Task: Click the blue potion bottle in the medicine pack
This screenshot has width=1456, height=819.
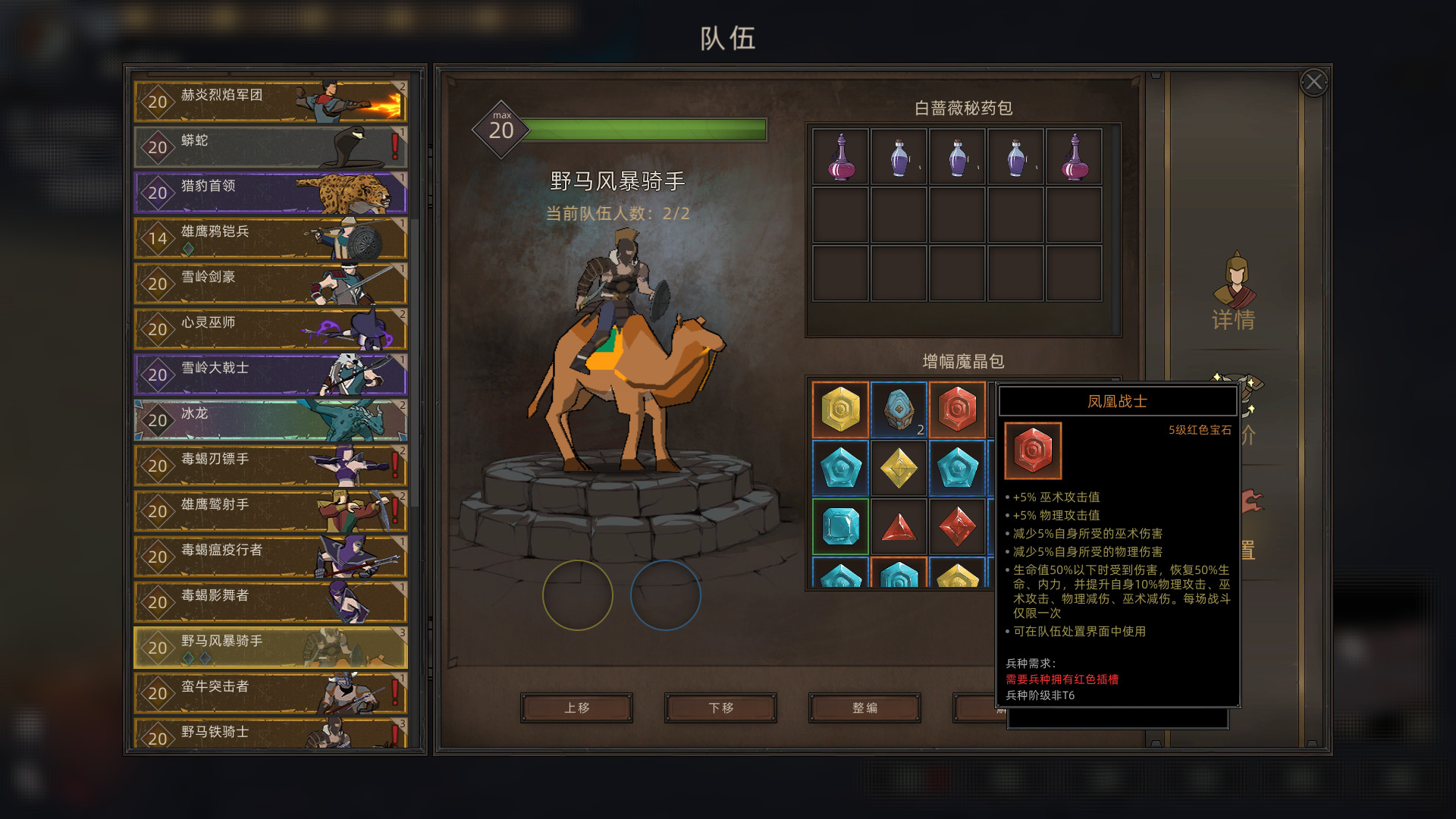Action: pyautogui.click(x=899, y=156)
